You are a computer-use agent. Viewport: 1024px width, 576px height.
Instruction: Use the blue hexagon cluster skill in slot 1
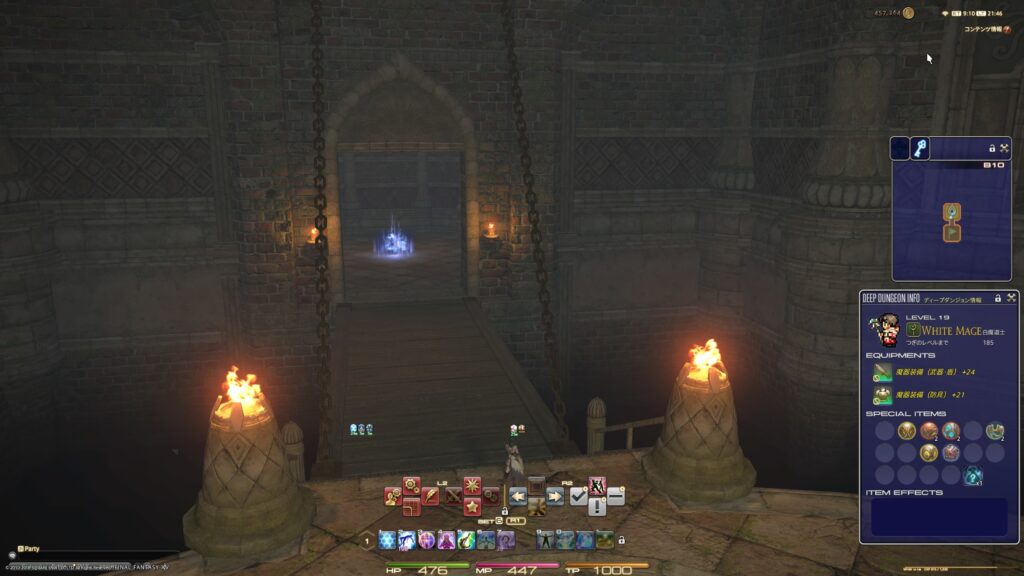(387, 540)
